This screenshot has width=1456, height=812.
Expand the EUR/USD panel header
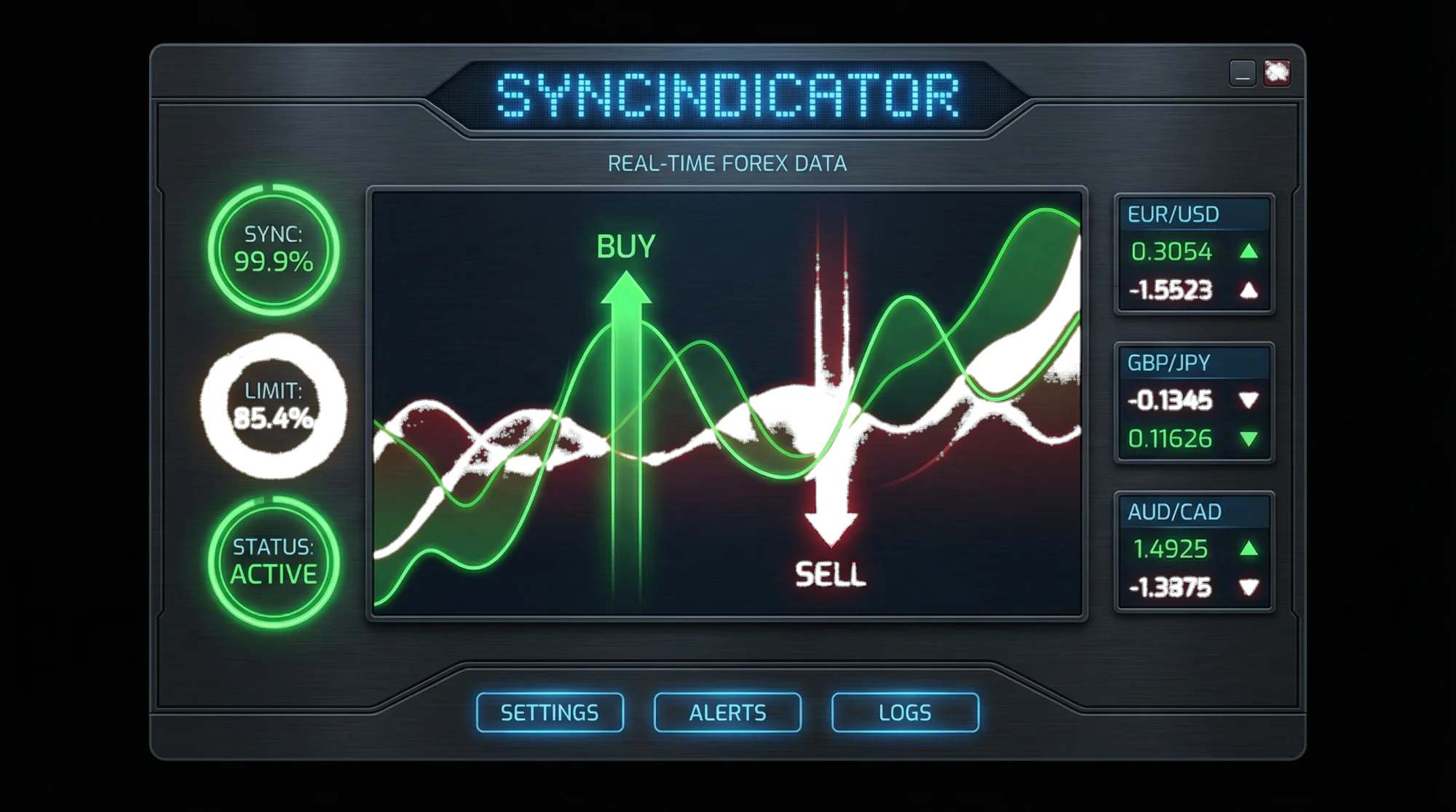click(1192, 213)
